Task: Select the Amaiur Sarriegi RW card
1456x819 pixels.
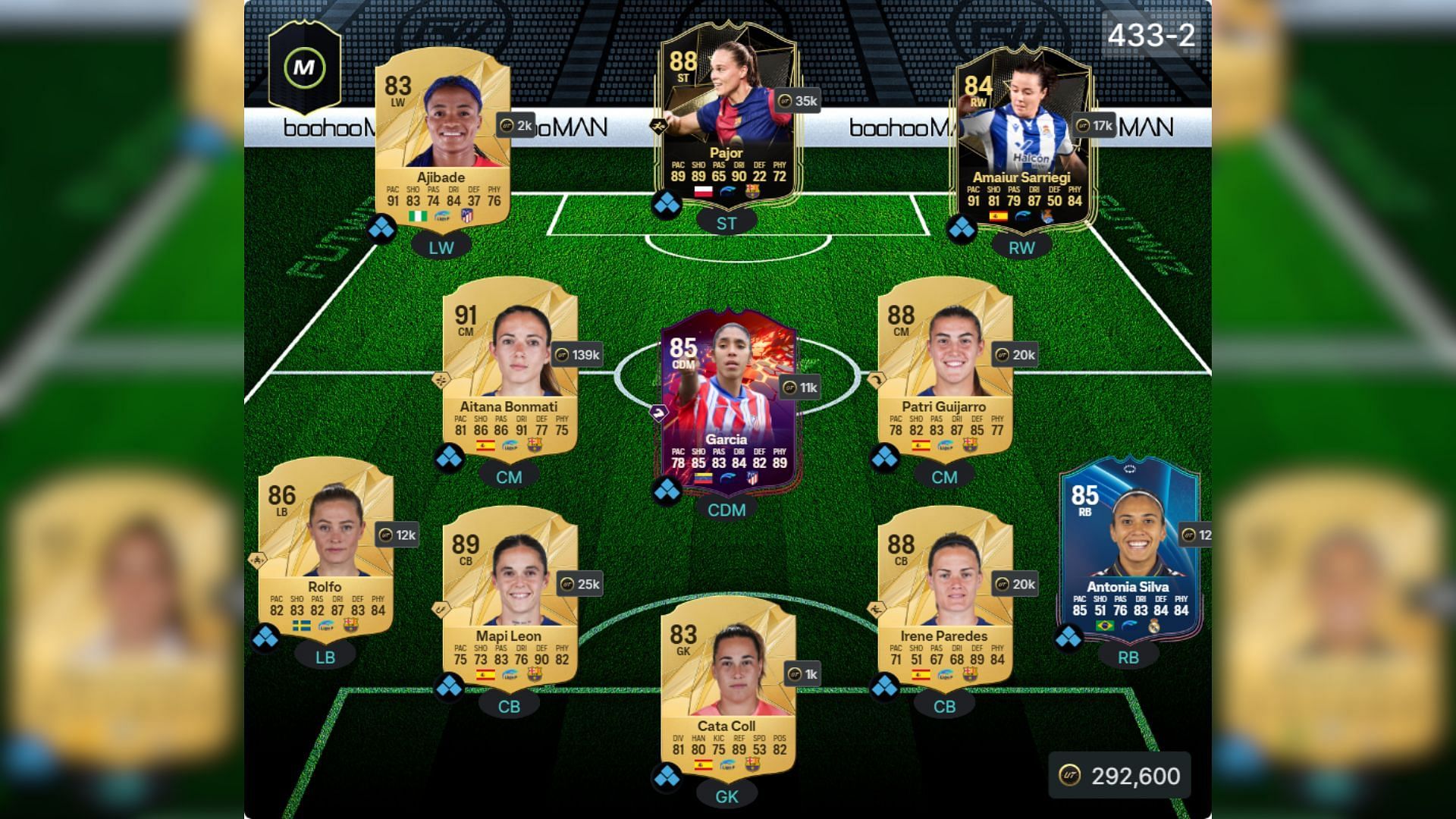Action: pyautogui.click(x=1021, y=136)
